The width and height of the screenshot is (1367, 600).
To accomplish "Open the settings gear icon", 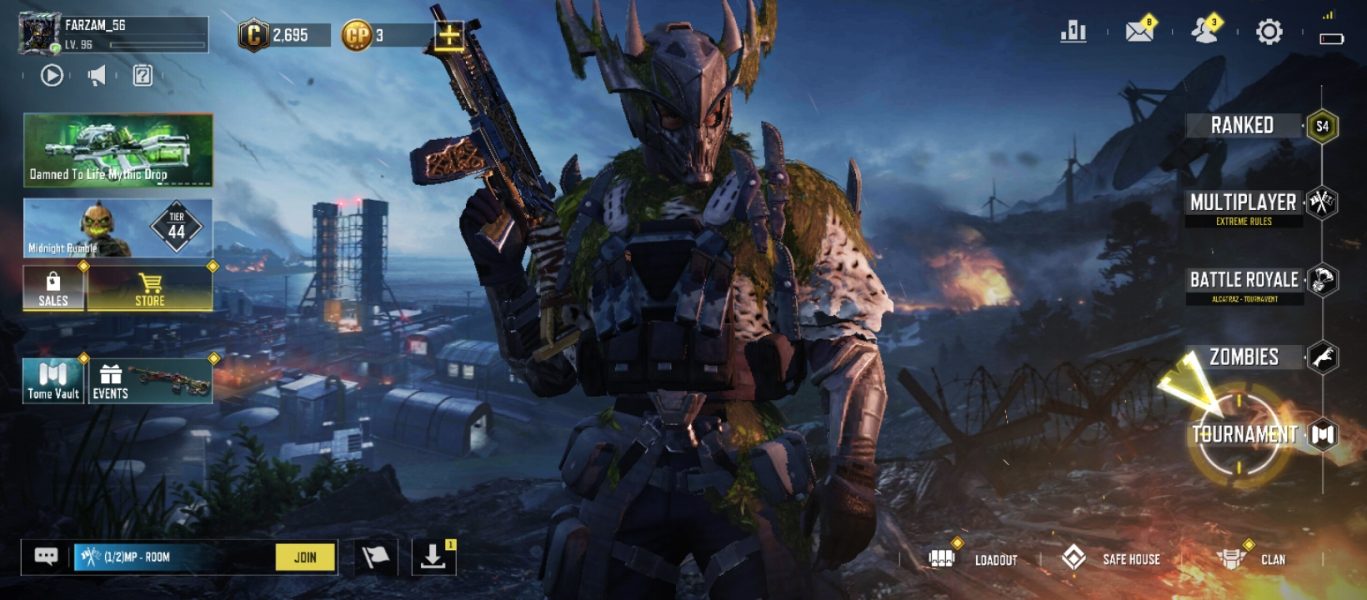I will [x=1269, y=32].
